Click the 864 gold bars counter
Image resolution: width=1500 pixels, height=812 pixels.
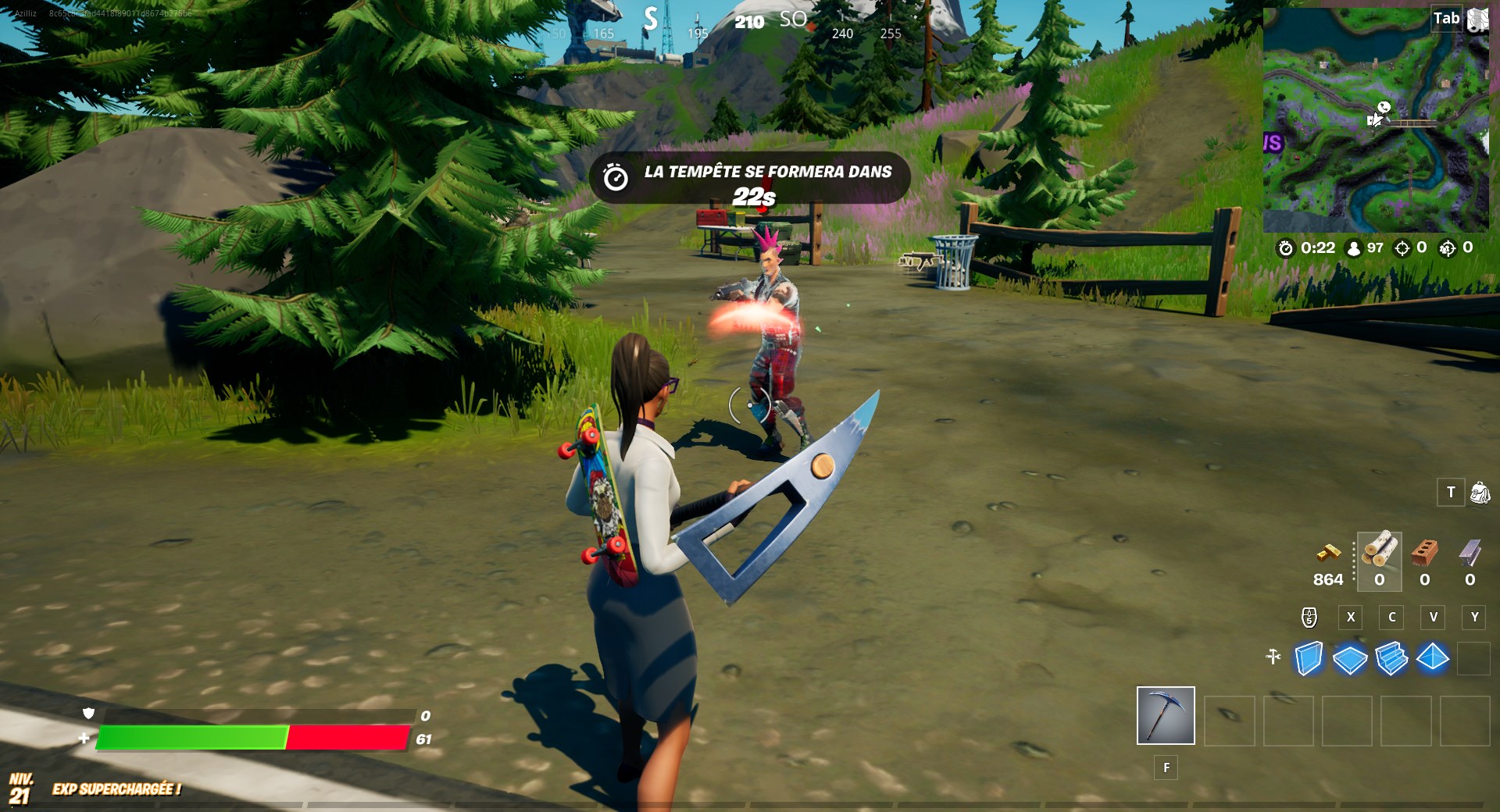click(1327, 580)
